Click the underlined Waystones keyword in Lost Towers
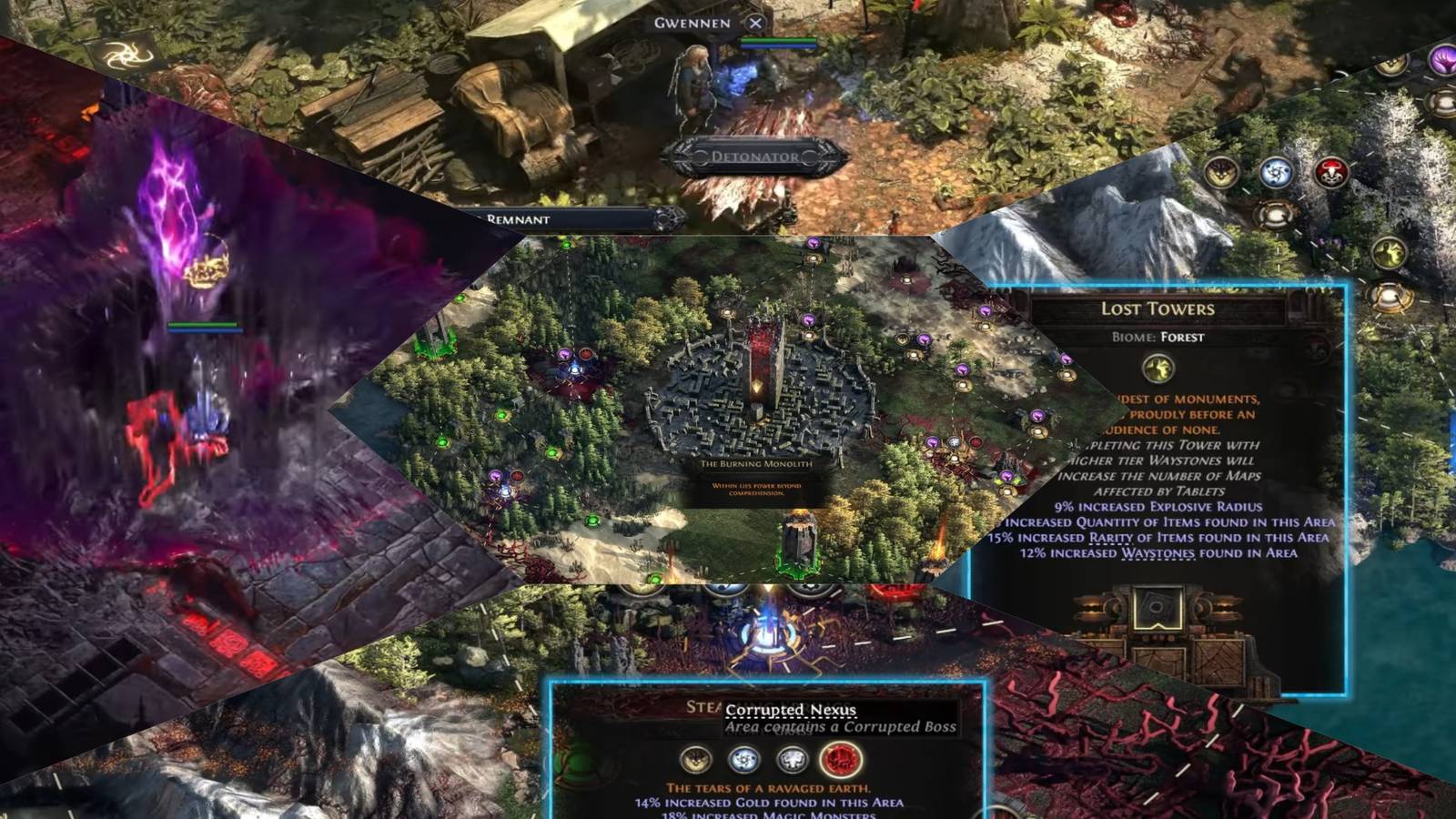The height and width of the screenshot is (819, 1456). tap(1160, 554)
